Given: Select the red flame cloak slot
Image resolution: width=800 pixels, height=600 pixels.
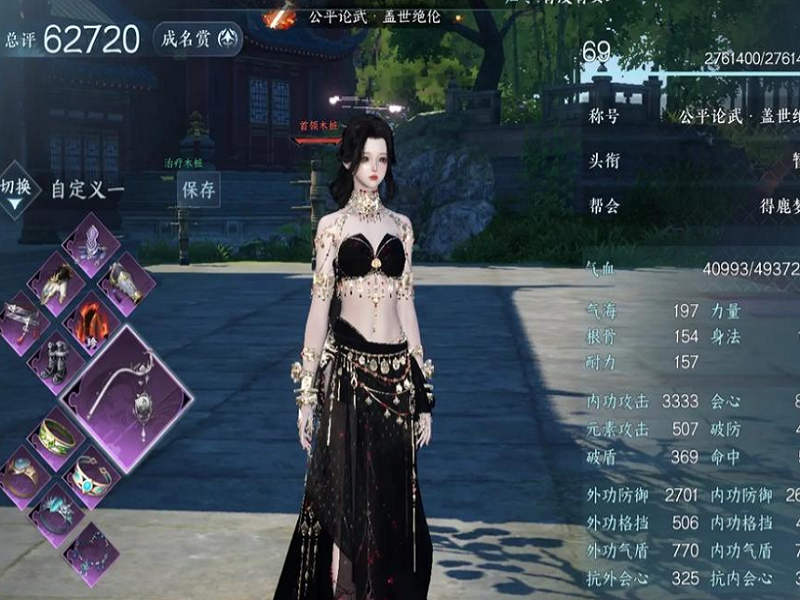Looking at the screenshot, I should [x=92, y=322].
